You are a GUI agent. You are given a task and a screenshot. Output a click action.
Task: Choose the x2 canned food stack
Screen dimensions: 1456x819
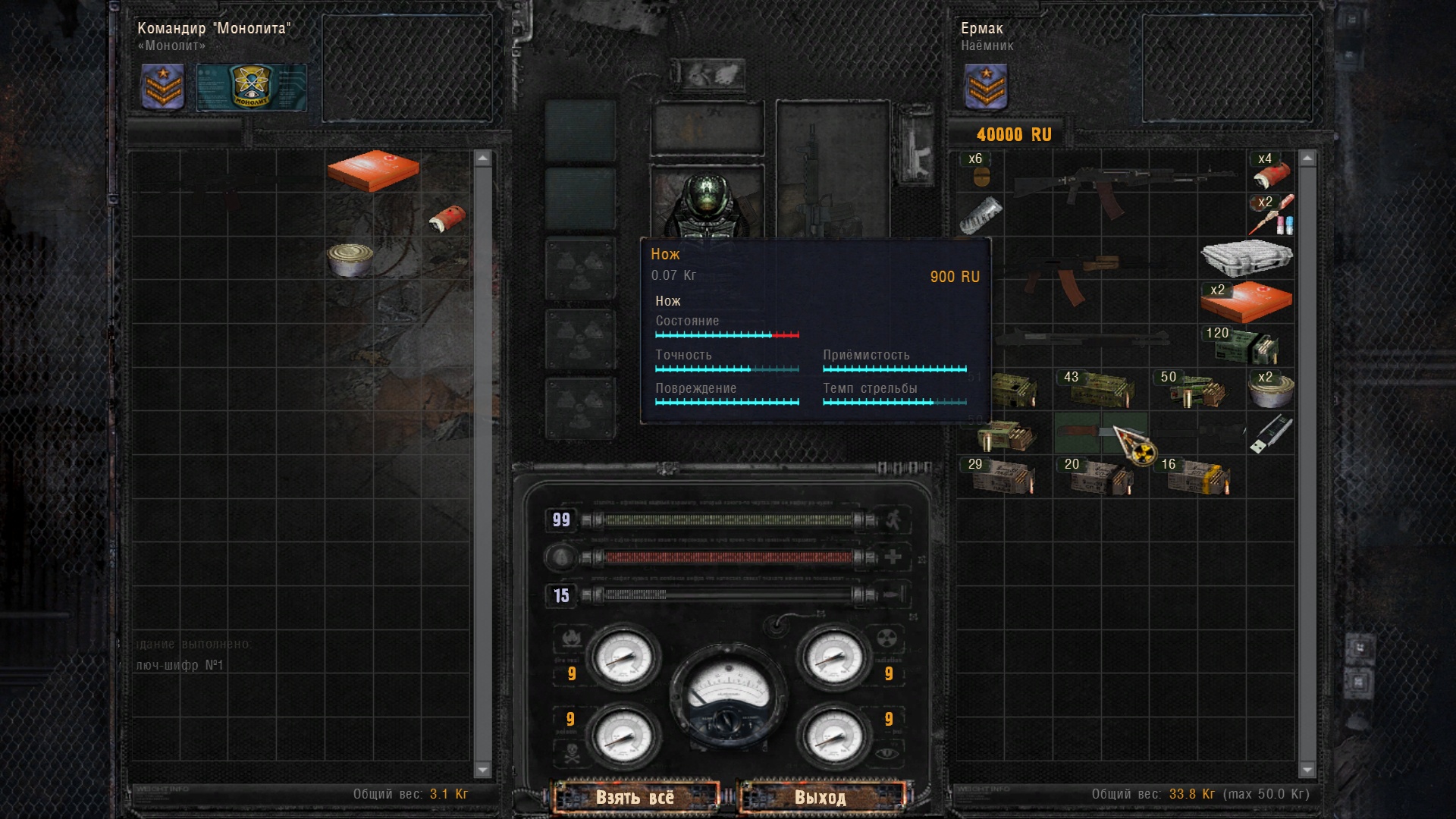point(1271,390)
